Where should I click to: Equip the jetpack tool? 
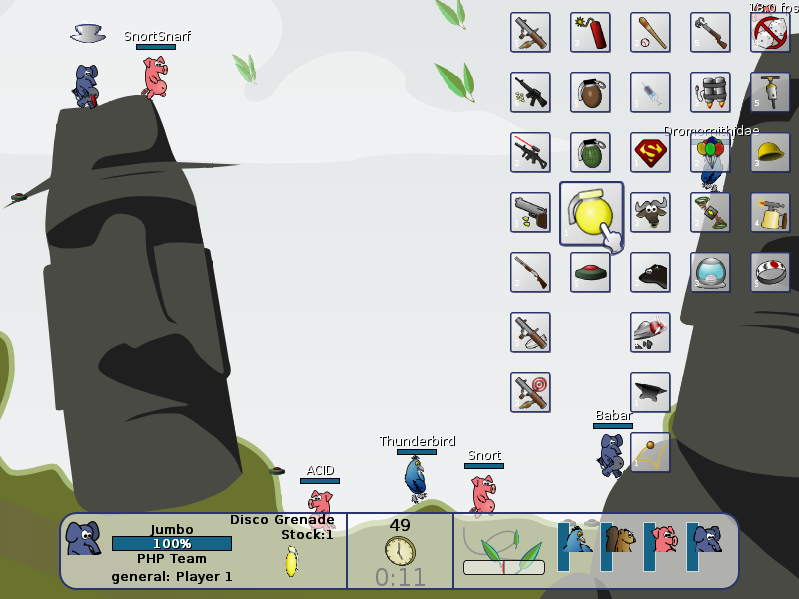coord(710,92)
